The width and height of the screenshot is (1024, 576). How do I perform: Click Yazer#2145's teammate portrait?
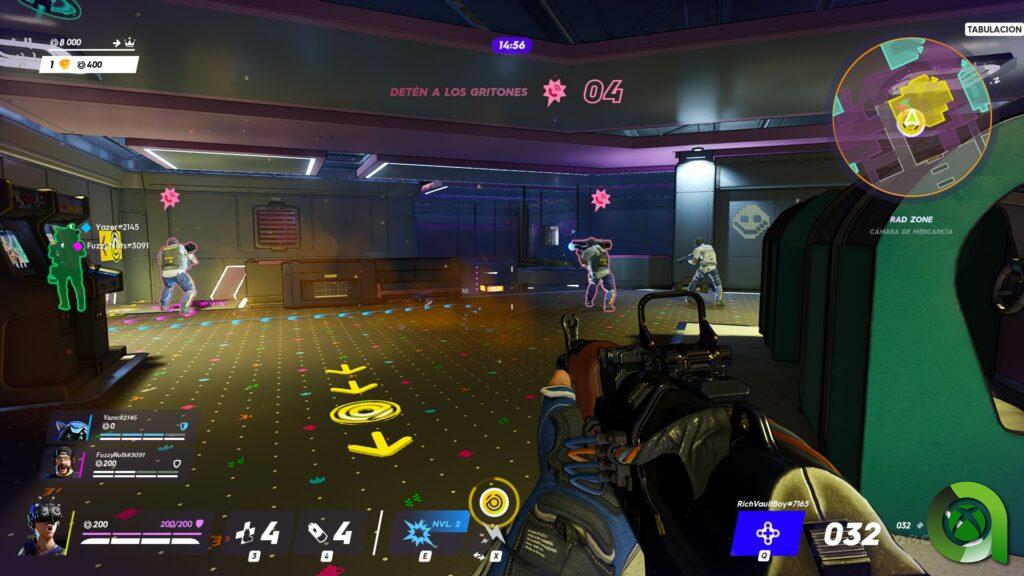(x=69, y=427)
